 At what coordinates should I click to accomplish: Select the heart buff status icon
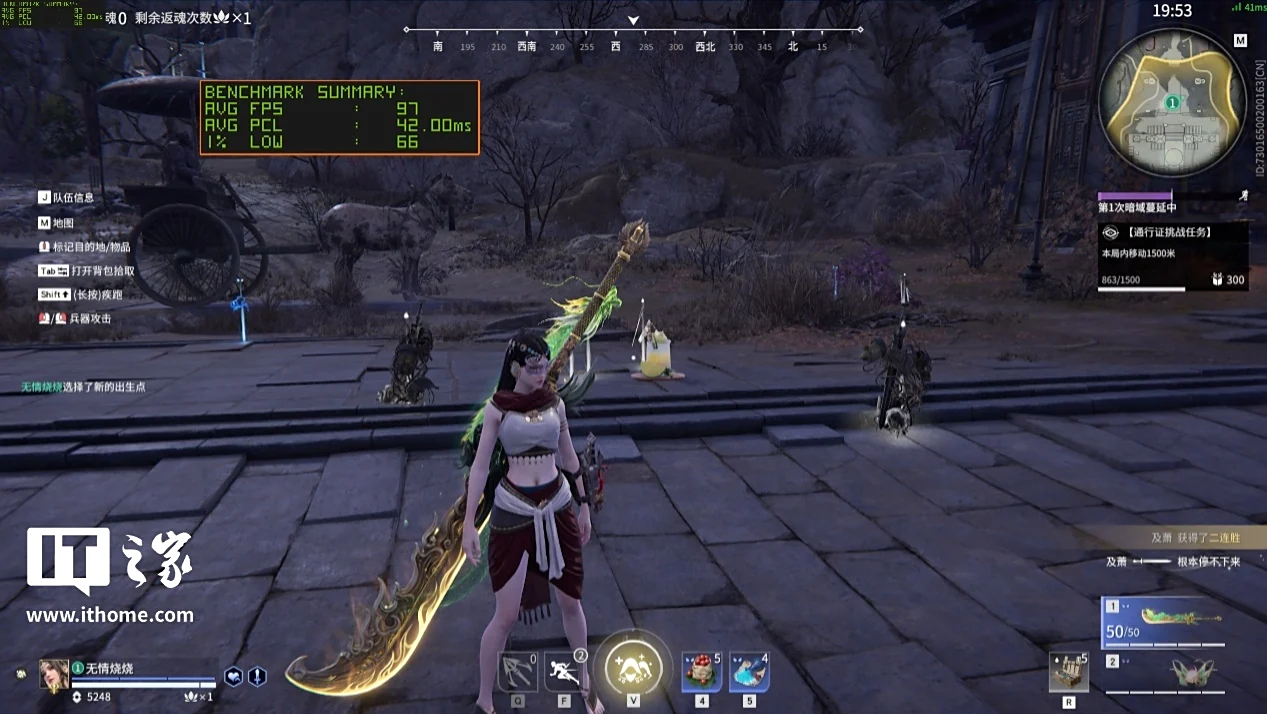[x=233, y=676]
